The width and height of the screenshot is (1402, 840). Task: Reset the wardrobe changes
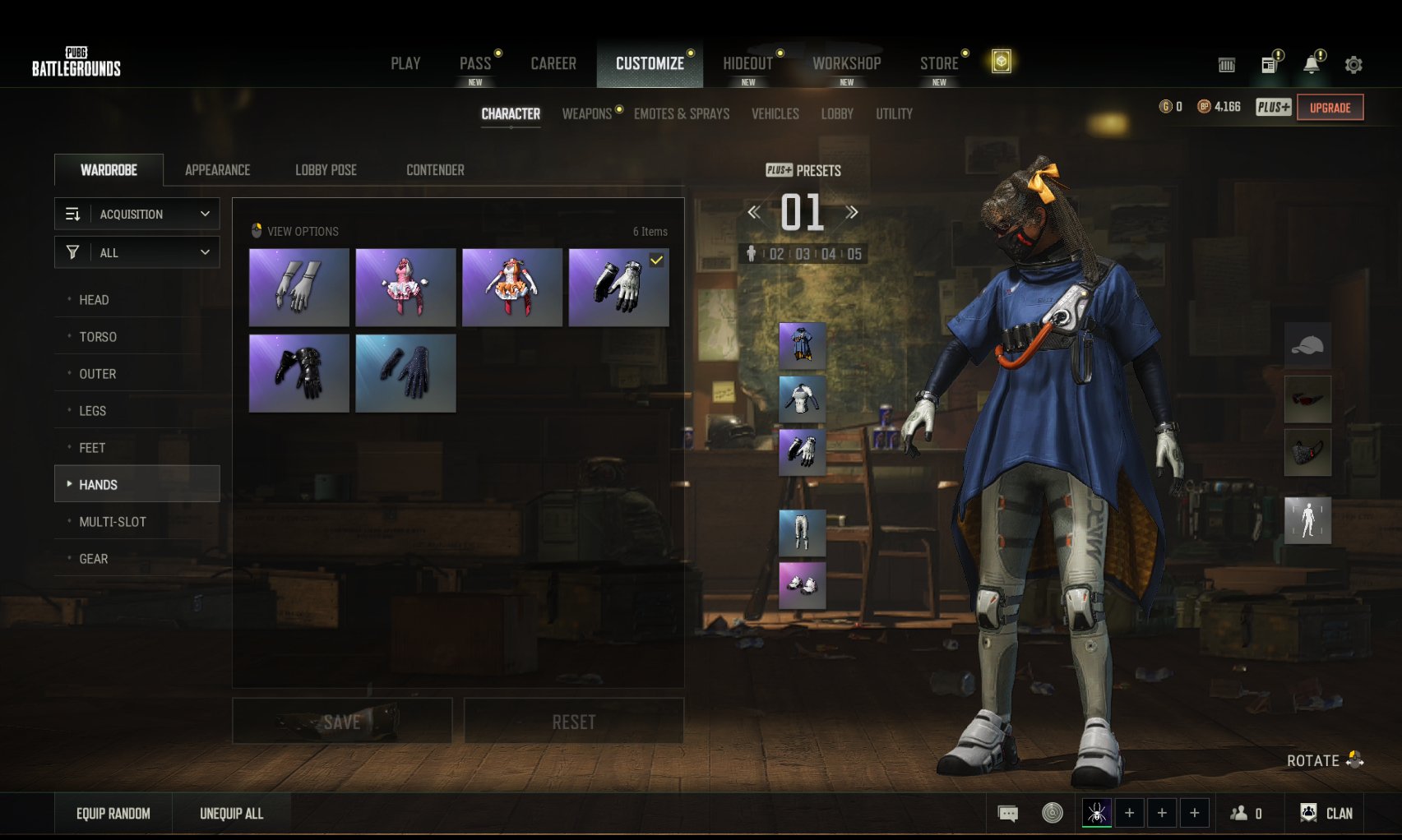[574, 722]
